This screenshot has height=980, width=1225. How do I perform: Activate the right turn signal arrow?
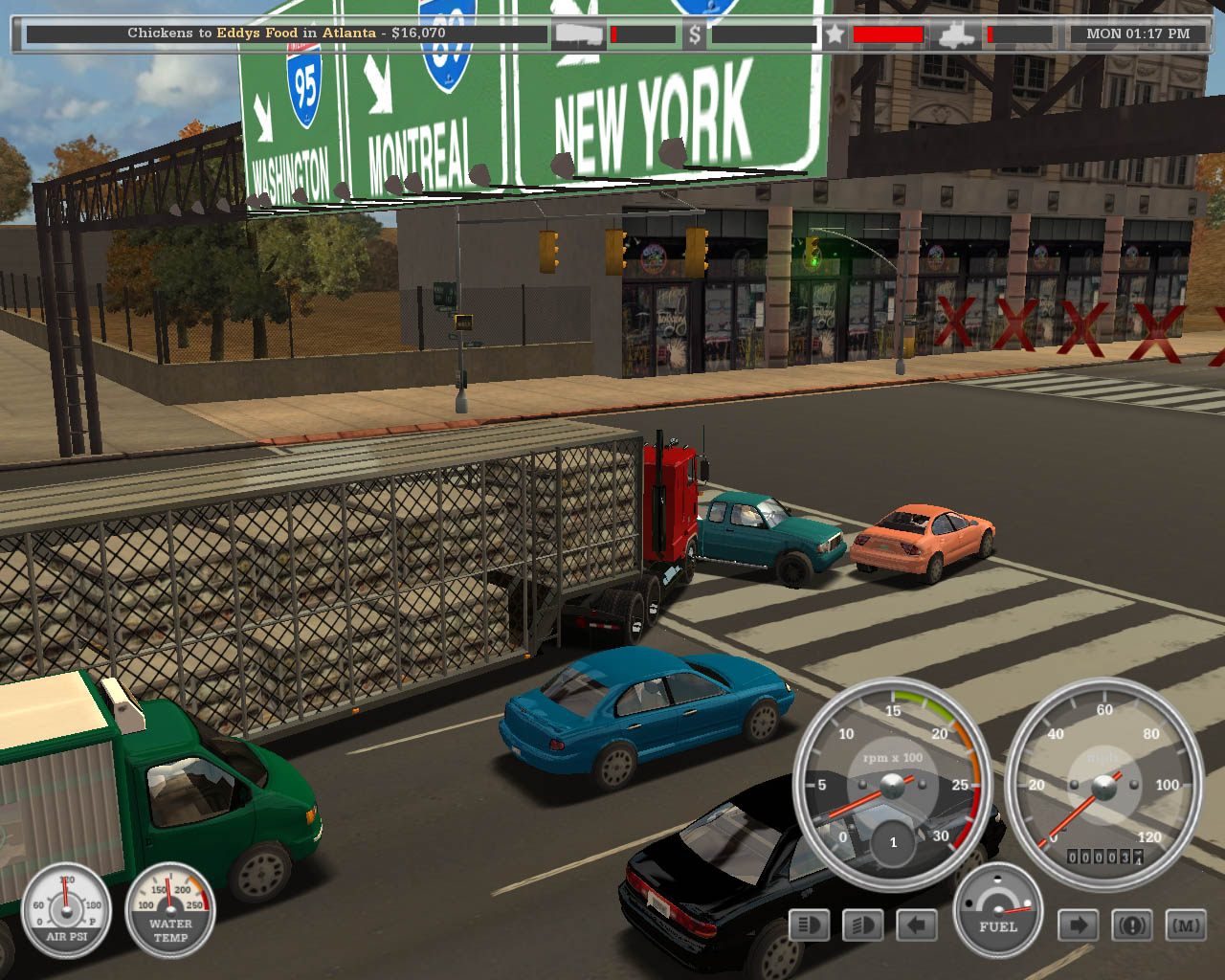coord(1078,925)
